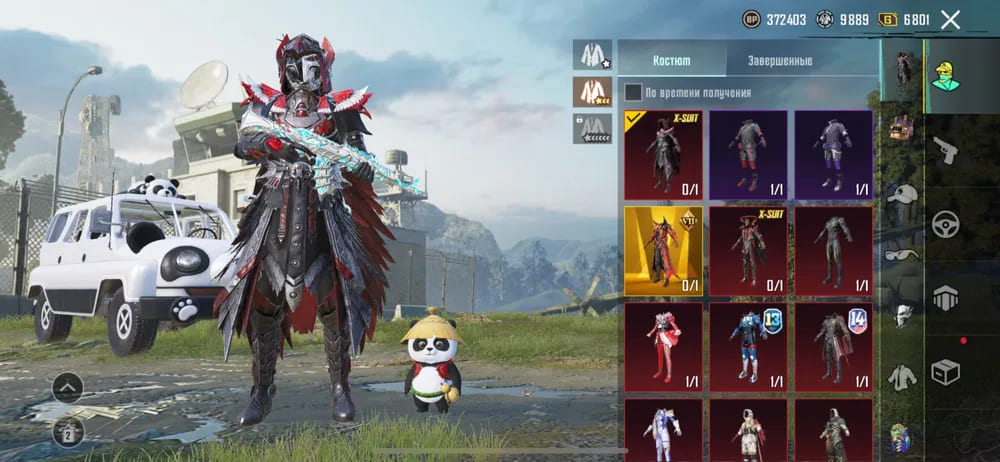Open the box crate category
The width and height of the screenshot is (1000, 462).
pos(945,372)
